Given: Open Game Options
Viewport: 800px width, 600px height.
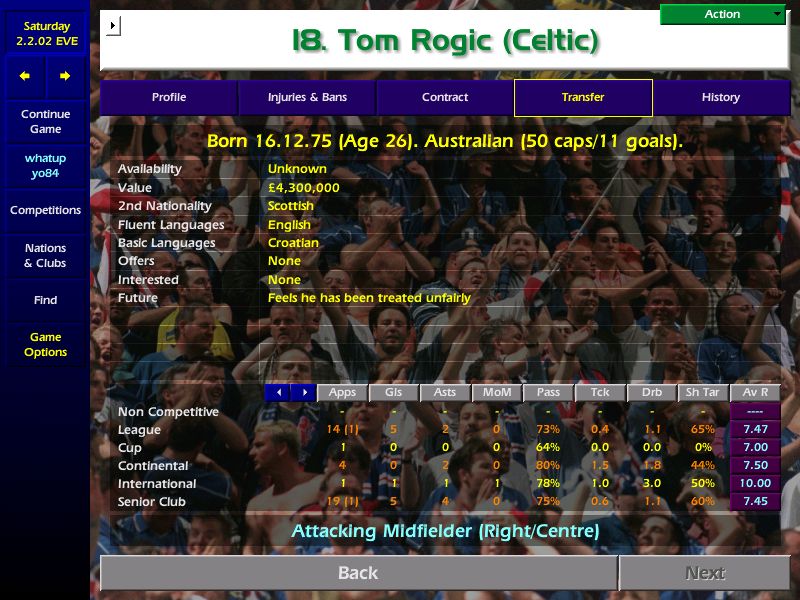Looking at the screenshot, I should (x=45, y=345).
